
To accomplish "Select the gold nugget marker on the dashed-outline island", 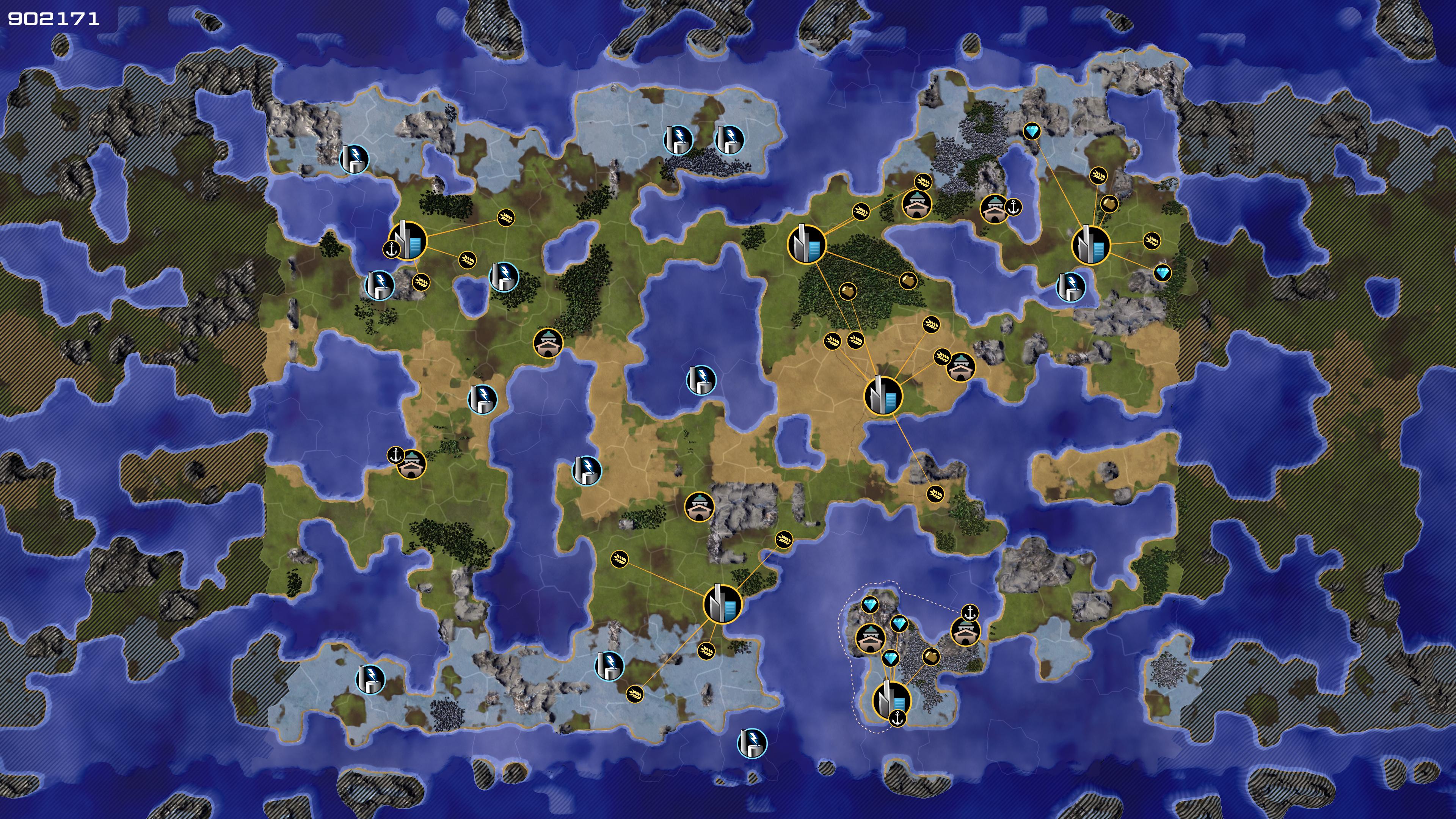I will (x=930, y=657).
